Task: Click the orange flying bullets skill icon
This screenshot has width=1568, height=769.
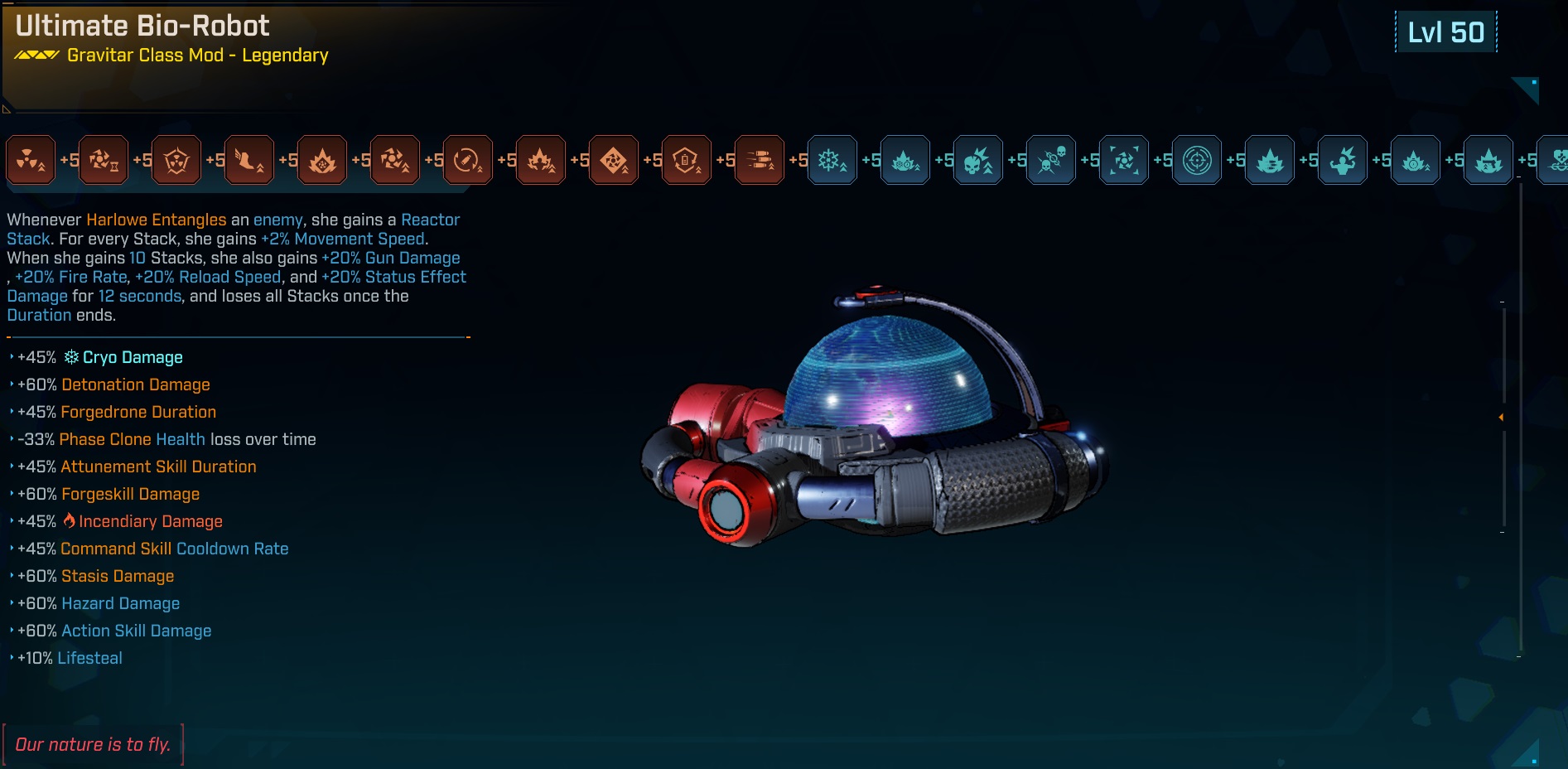Action: [760, 160]
